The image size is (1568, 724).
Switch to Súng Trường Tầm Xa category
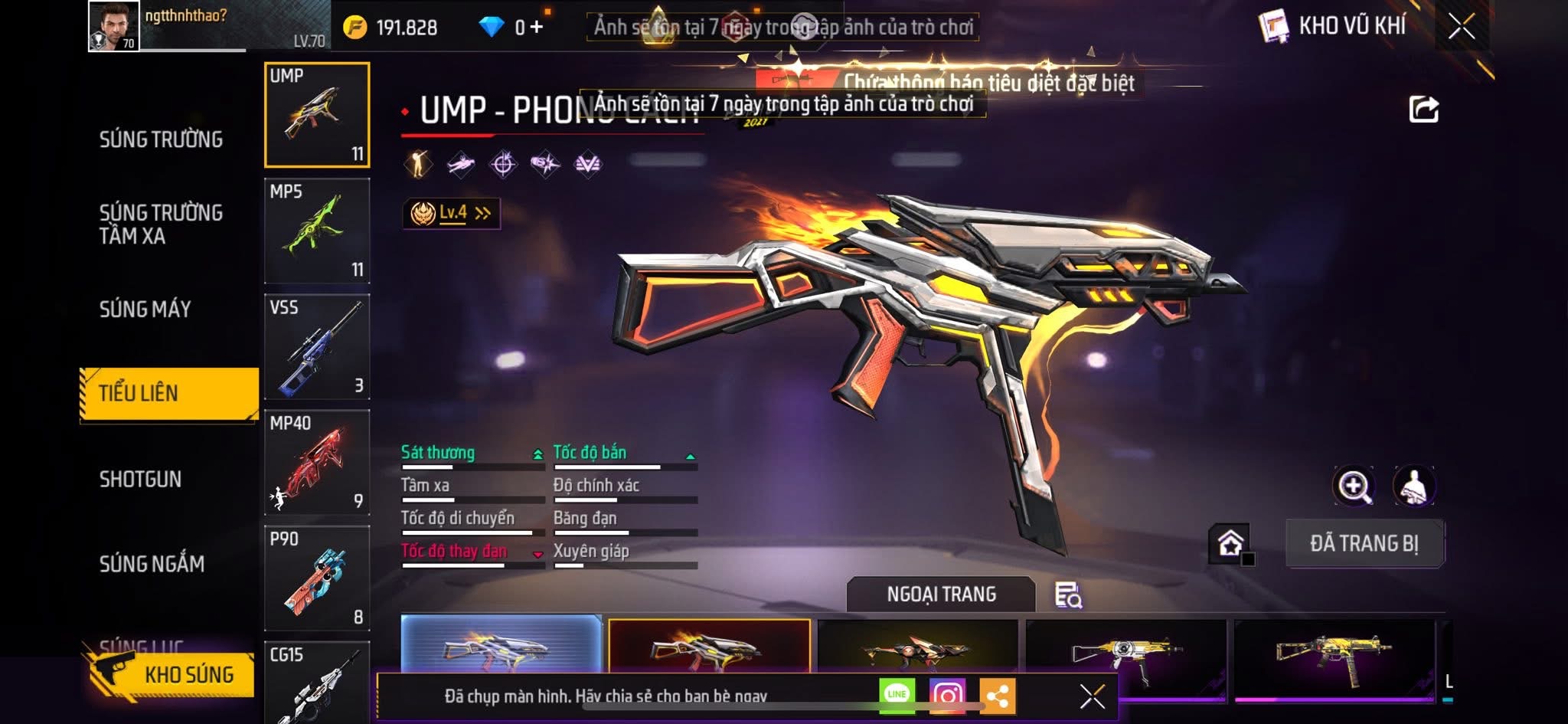pos(161,224)
